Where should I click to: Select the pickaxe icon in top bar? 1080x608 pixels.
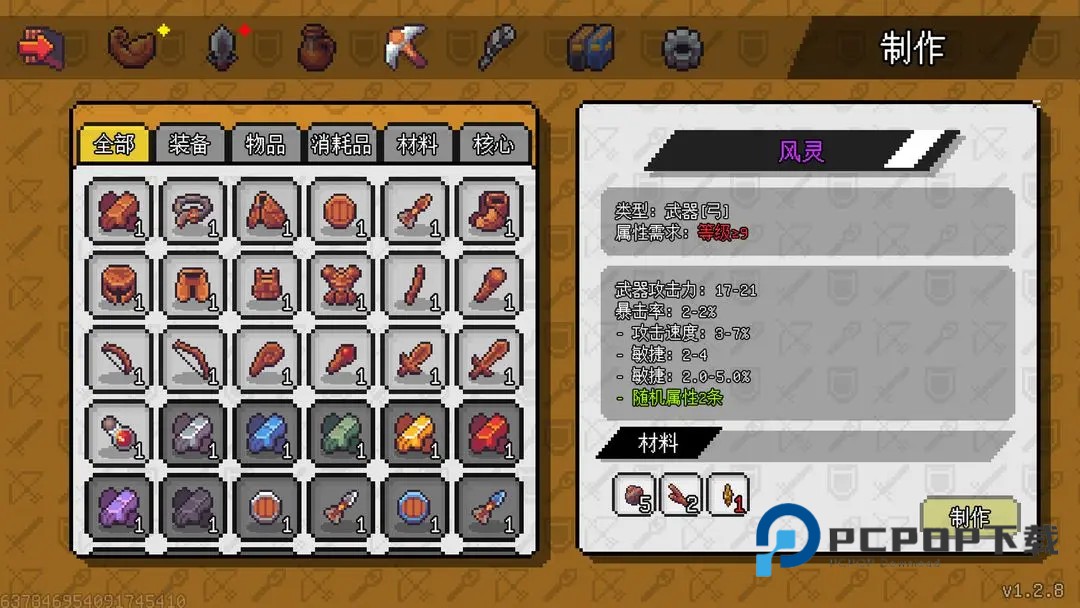click(x=406, y=47)
